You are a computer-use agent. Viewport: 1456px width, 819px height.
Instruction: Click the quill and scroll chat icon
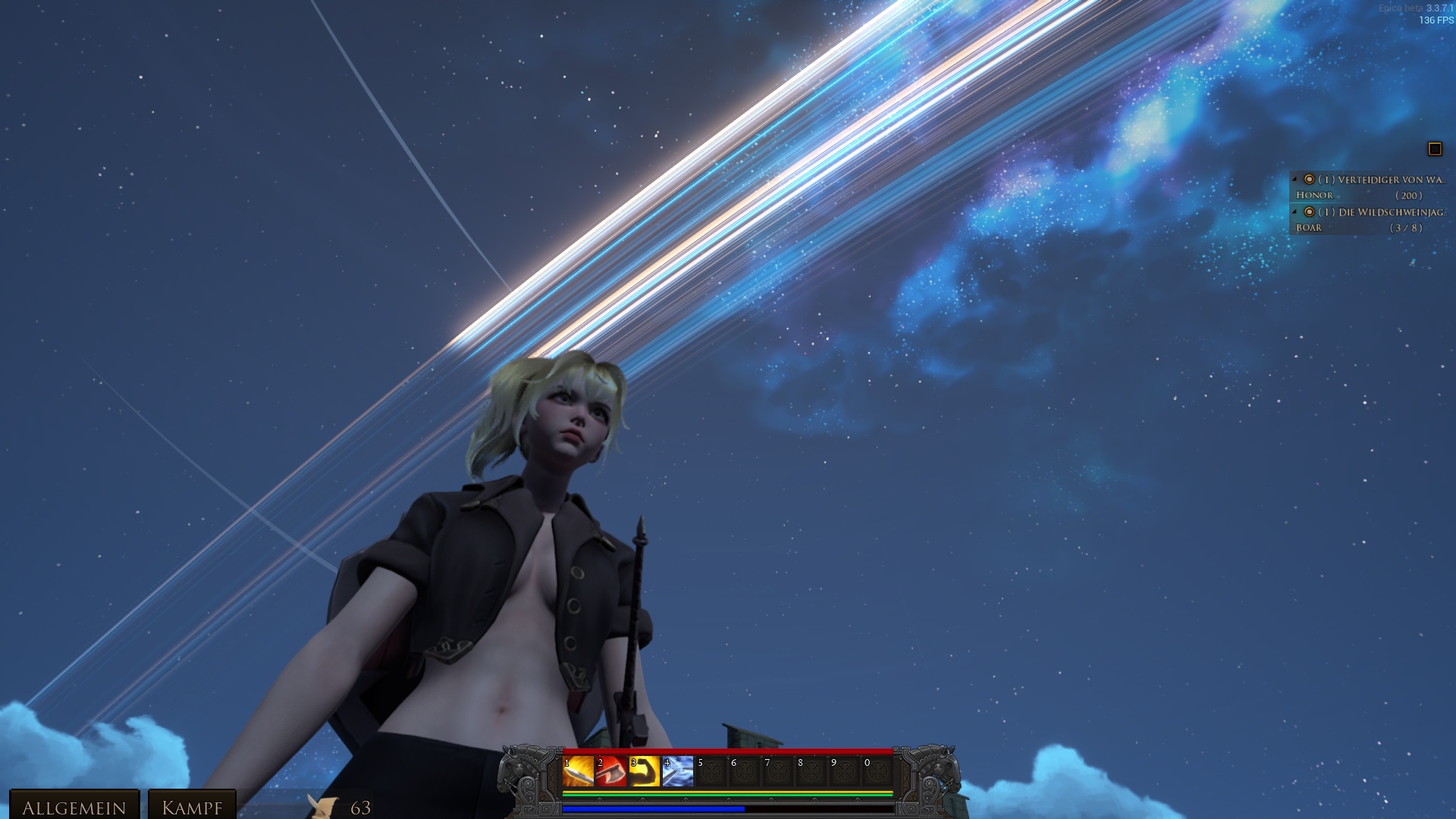[x=323, y=806]
